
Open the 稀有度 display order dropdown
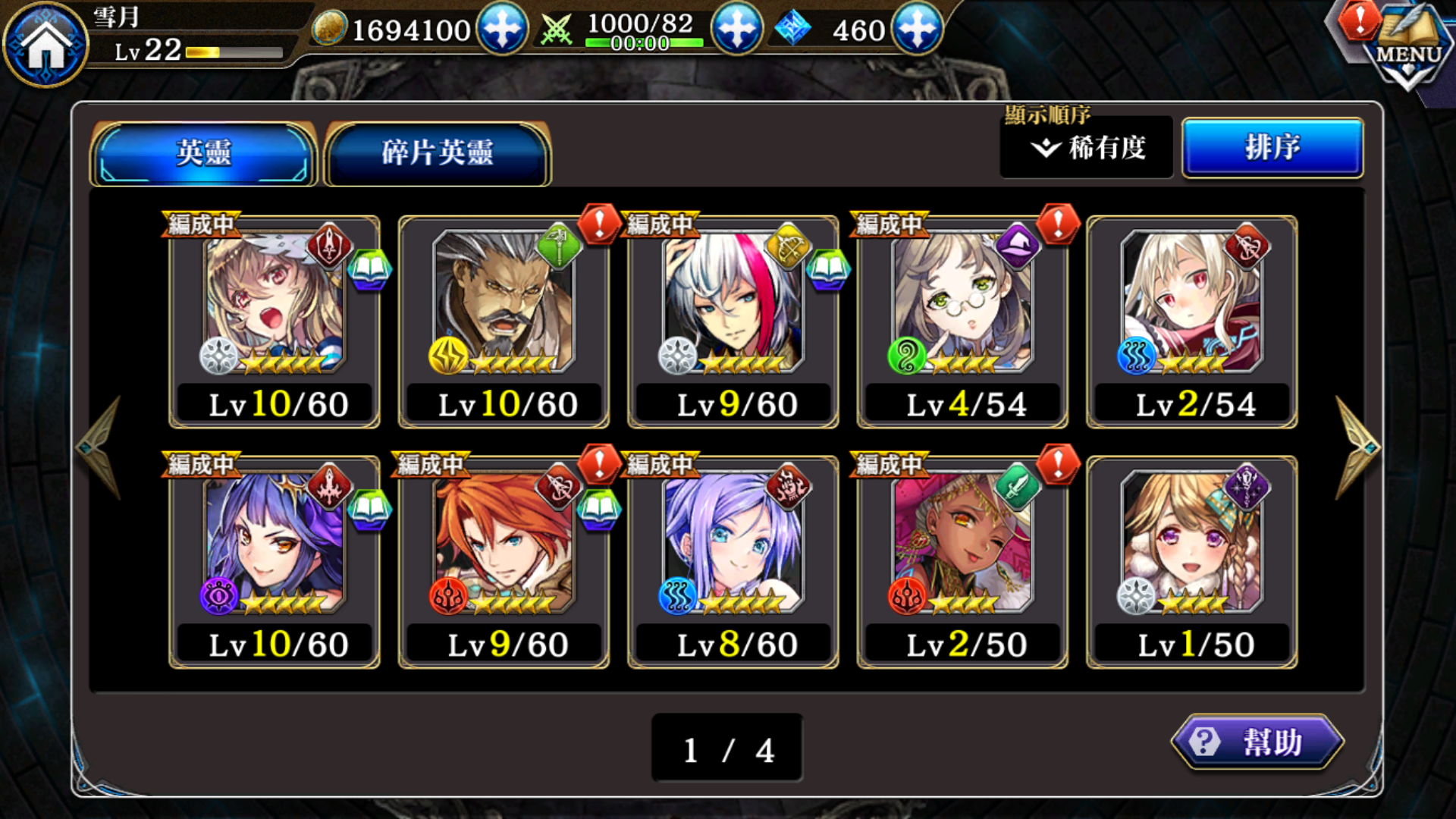[x=1086, y=147]
